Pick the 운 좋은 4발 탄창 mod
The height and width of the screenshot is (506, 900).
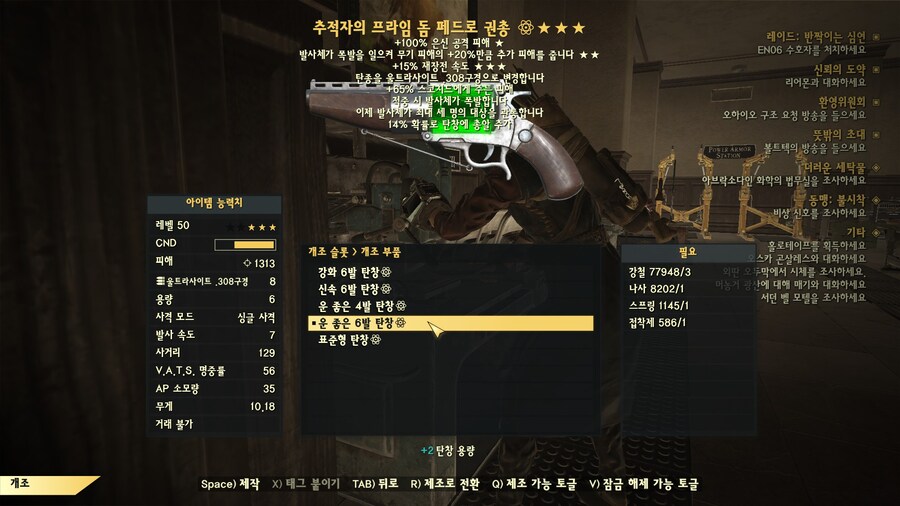(362, 306)
